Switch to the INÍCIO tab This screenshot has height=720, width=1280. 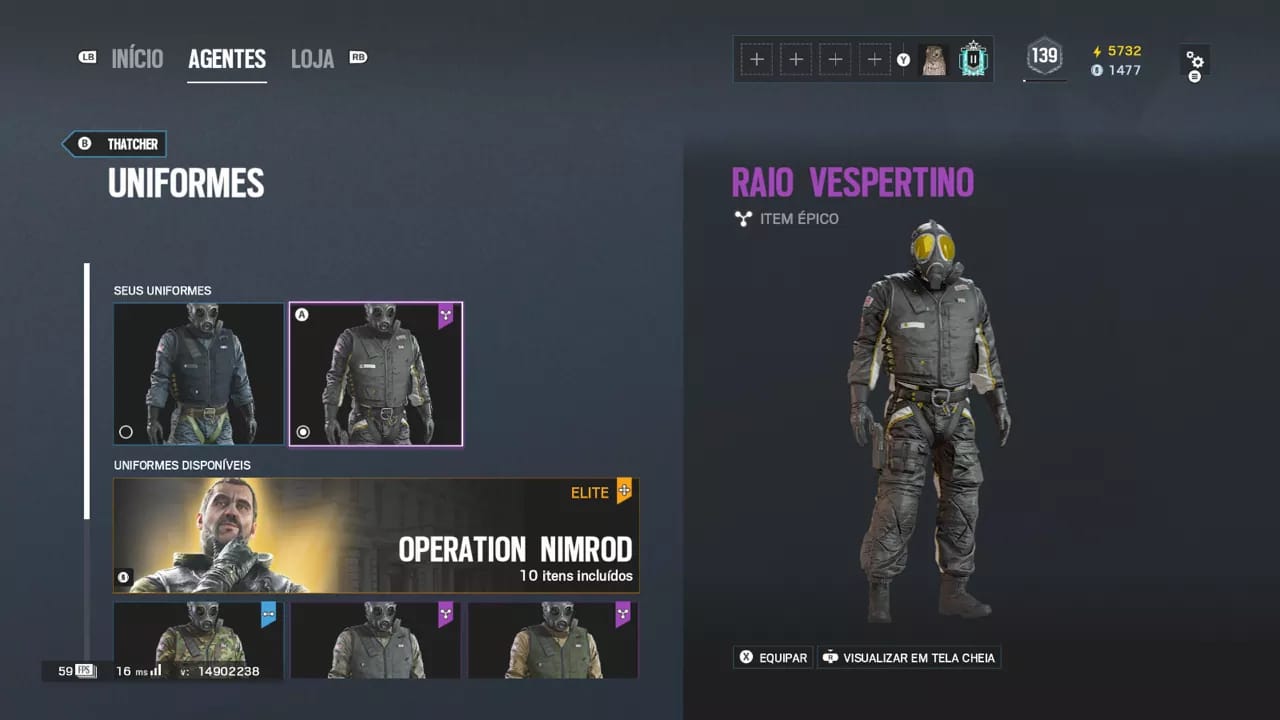click(x=137, y=58)
